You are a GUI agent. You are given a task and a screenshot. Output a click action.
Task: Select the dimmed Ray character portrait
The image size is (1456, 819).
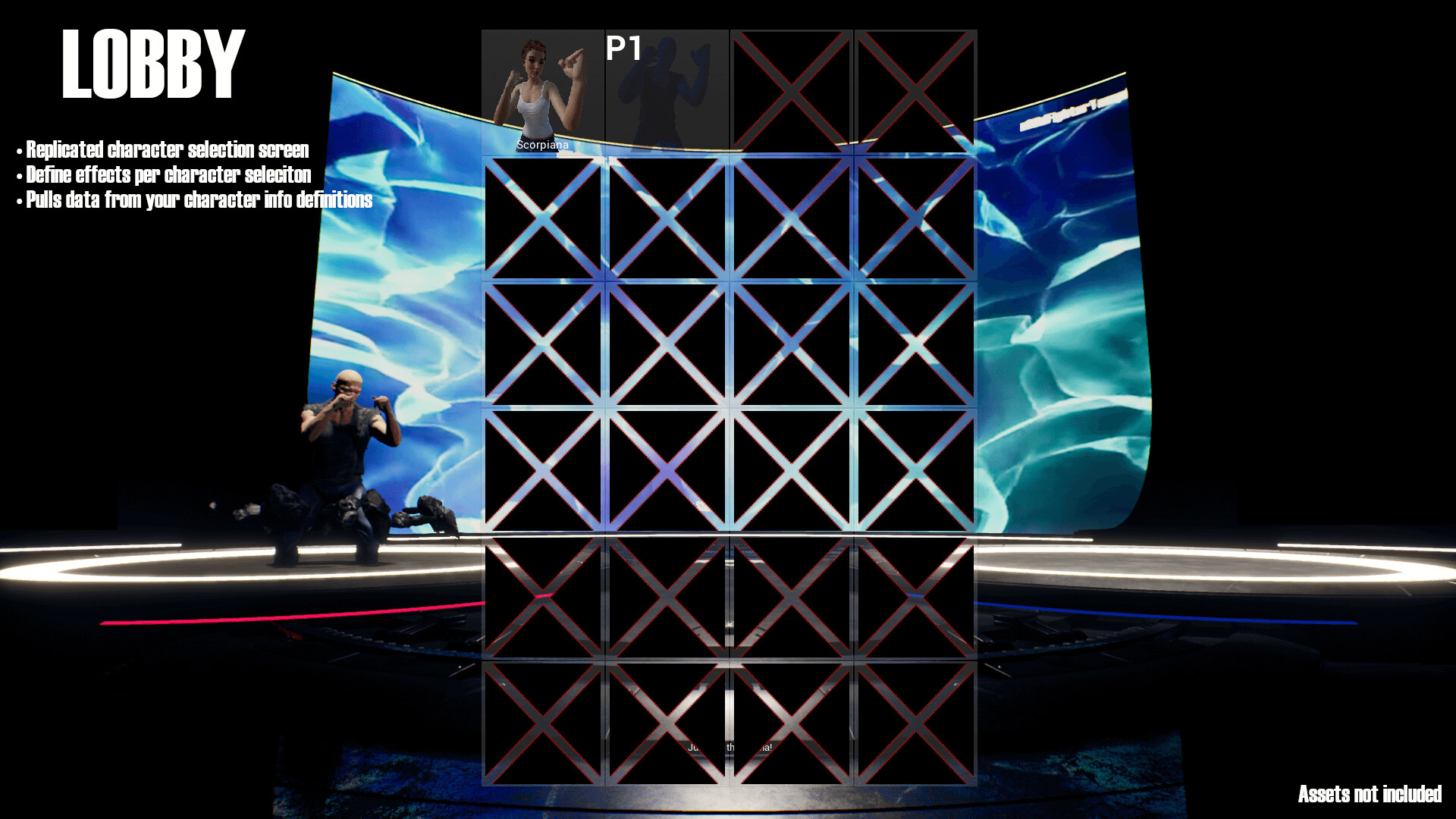(666, 87)
